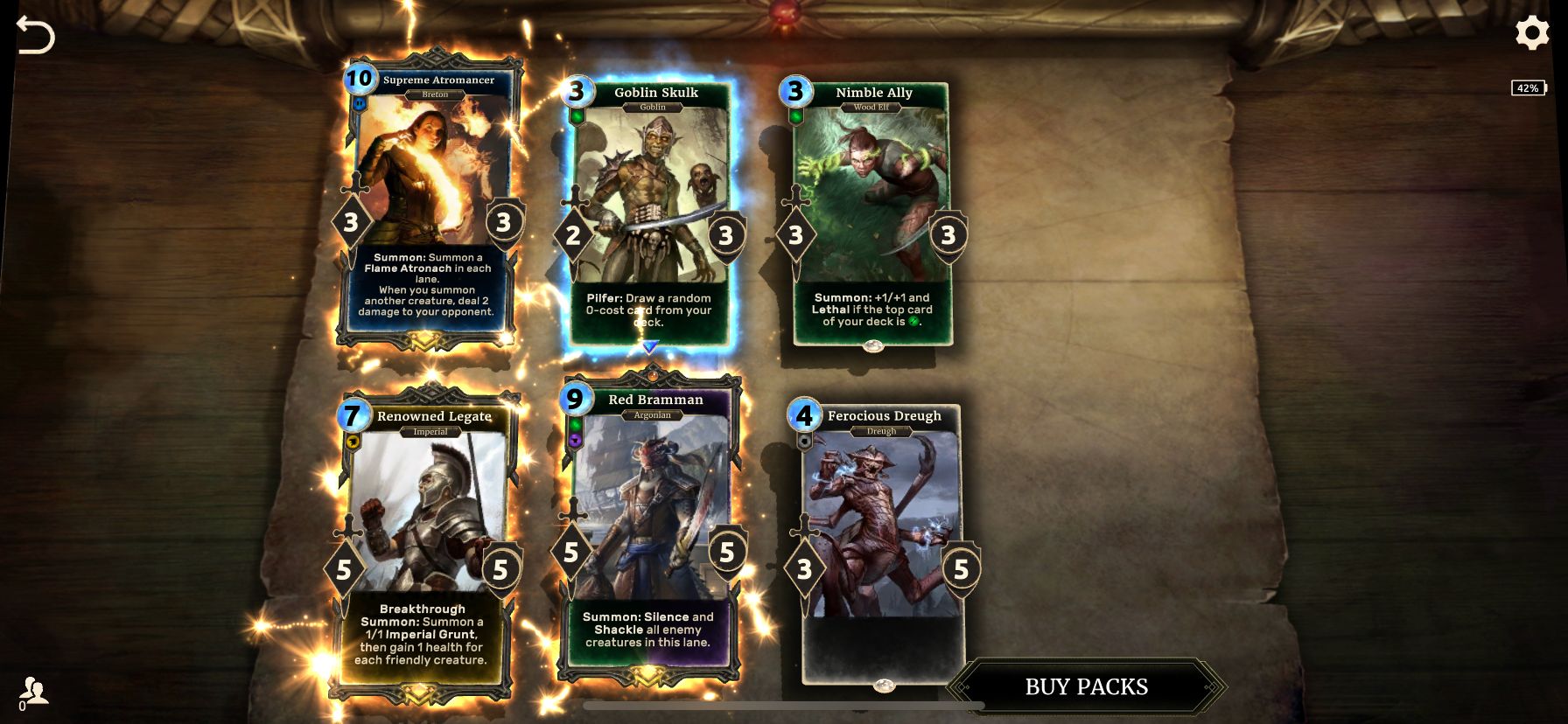The width and height of the screenshot is (1568, 724).
Task: Open the settings gear menu
Action: pos(1533,31)
